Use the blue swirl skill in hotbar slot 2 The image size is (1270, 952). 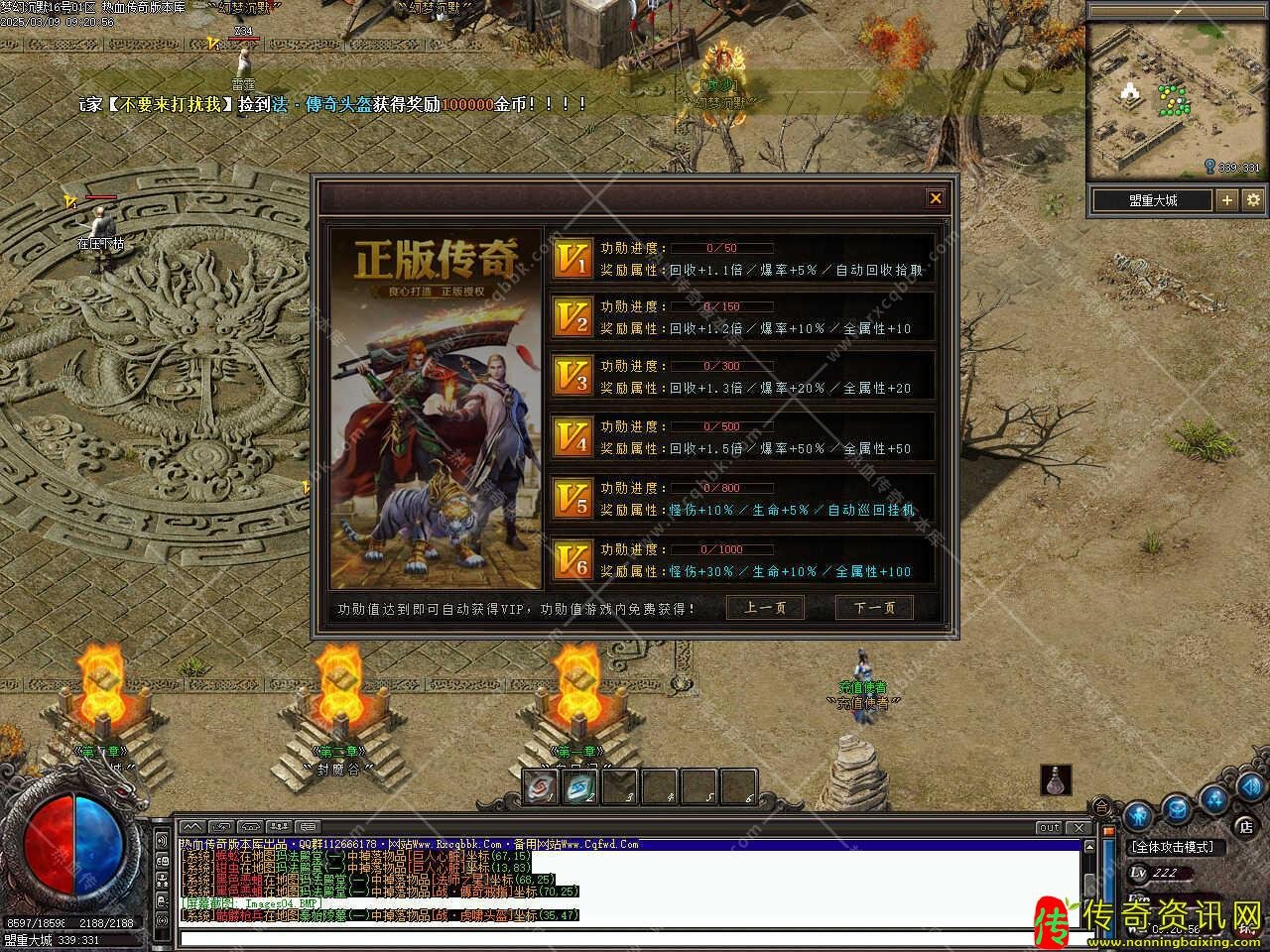coord(578,786)
